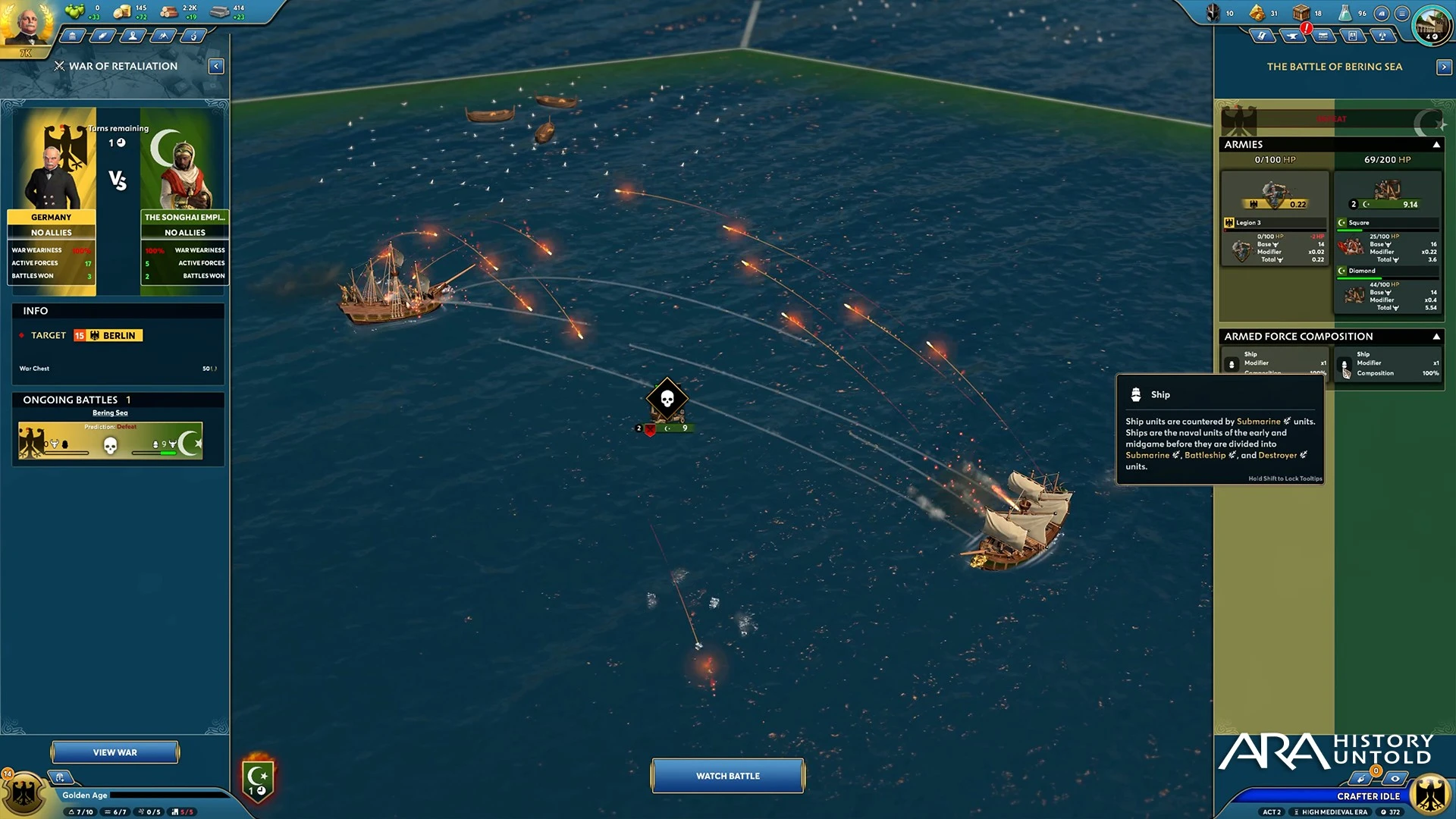Start watching the battle
The width and height of the screenshot is (1456, 819).
[x=727, y=776]
